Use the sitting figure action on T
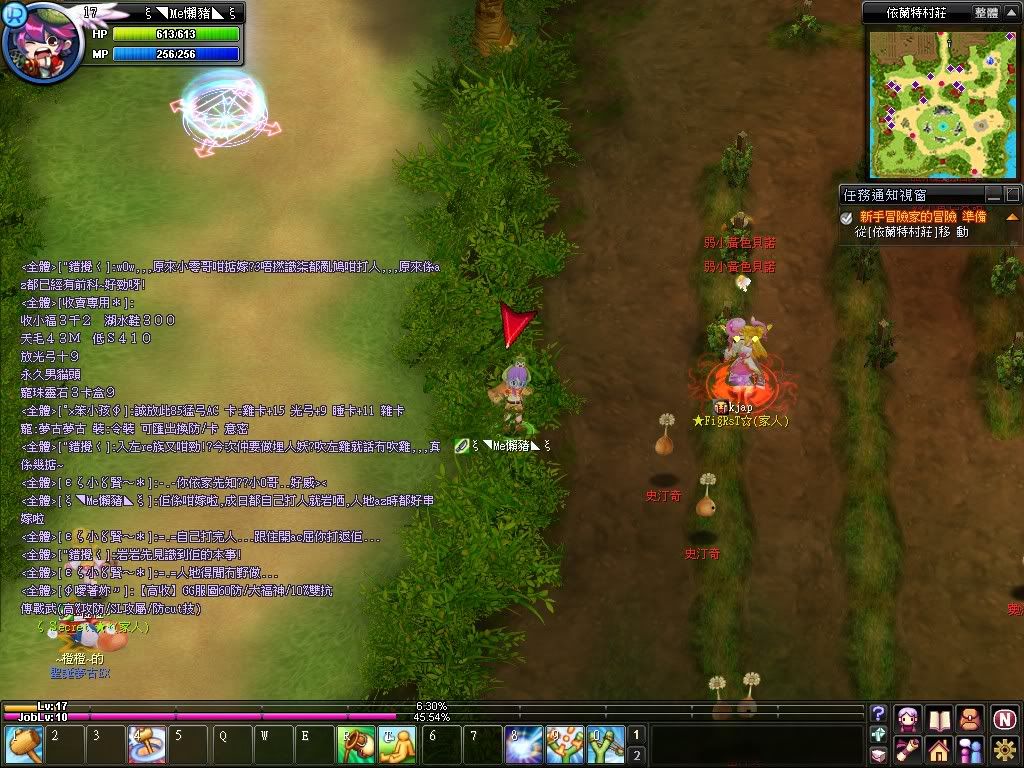1024x768 pixels. (x=397, y=746)
